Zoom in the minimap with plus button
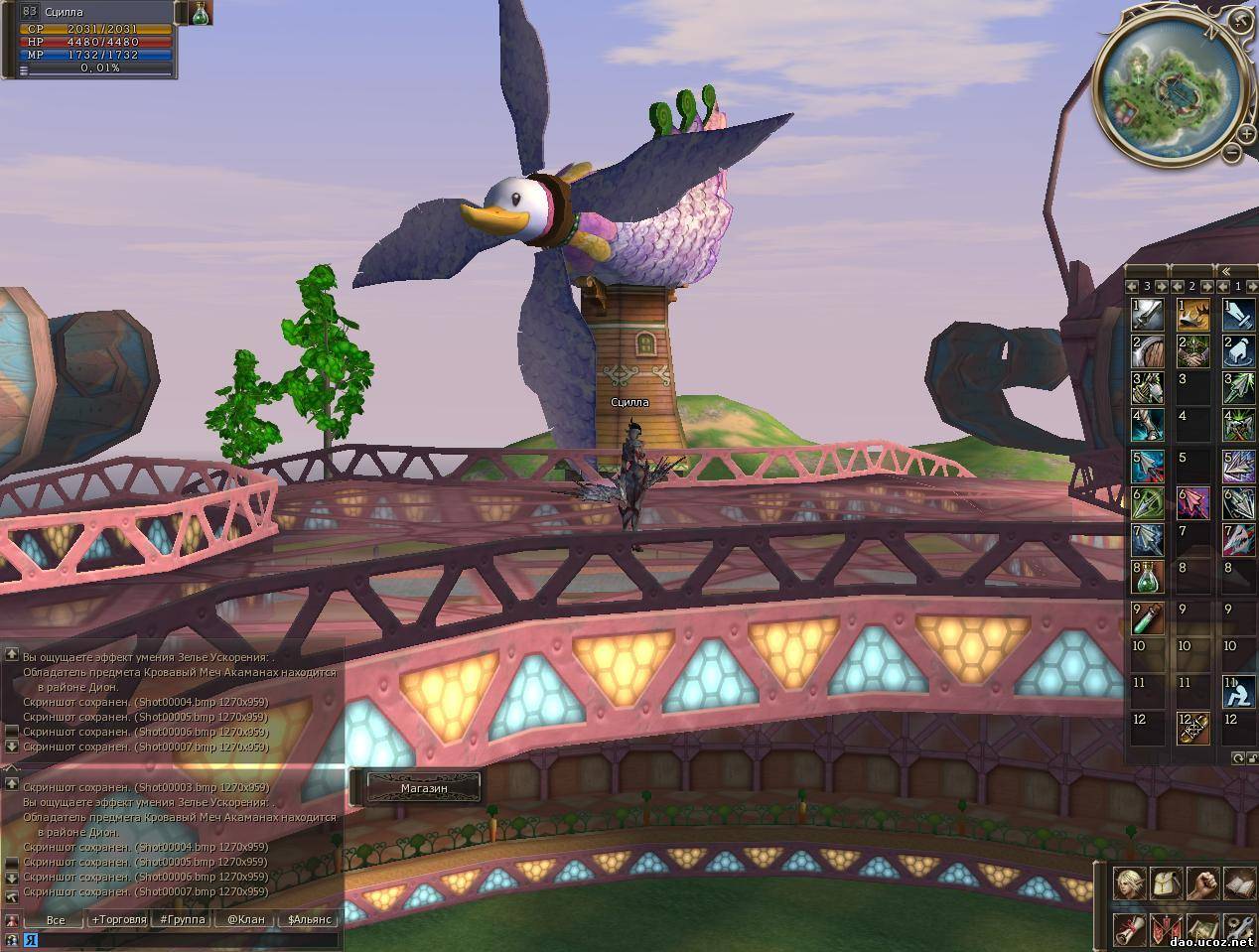 pyautogui.click(x=1246, y=133)
